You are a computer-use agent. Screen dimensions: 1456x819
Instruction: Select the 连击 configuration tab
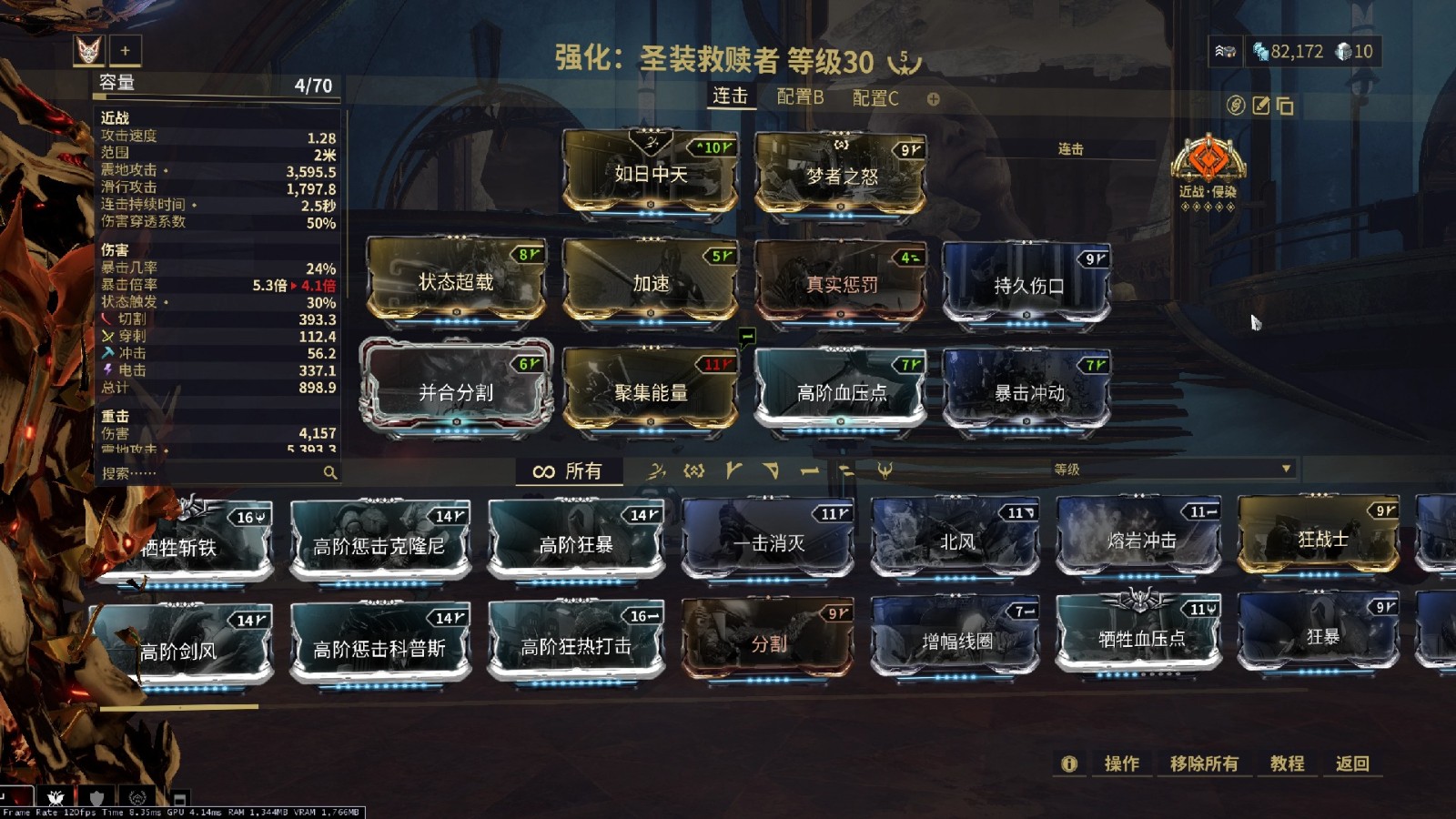730,96
